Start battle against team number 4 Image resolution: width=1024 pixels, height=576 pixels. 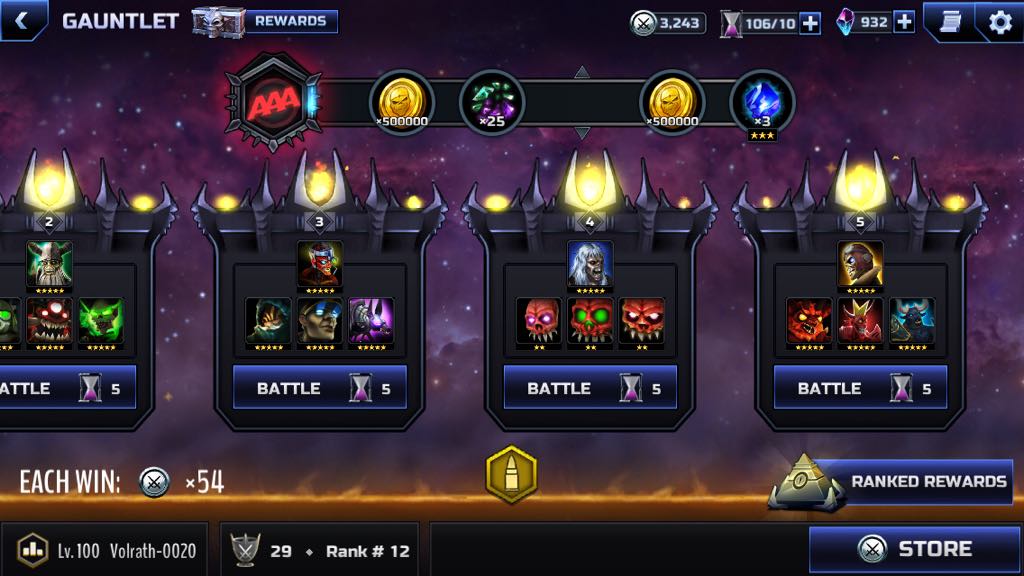(590, 388)
